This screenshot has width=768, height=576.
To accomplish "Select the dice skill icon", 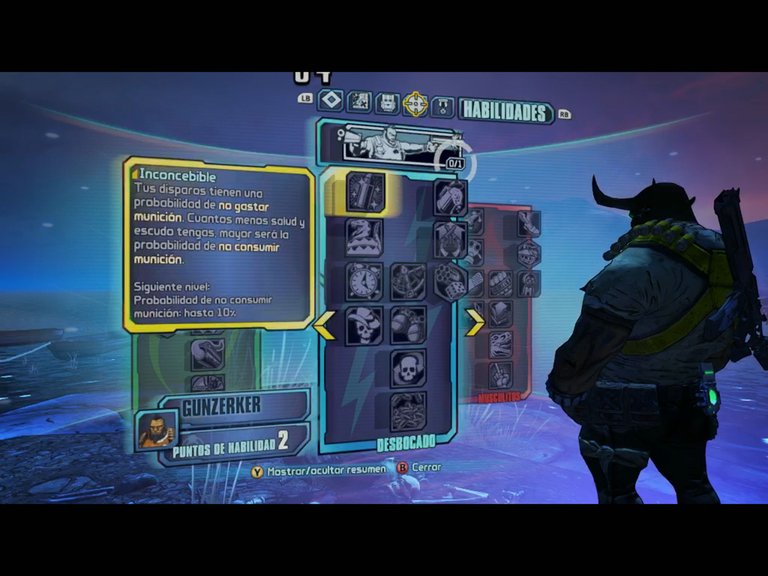I will [450, 282].
